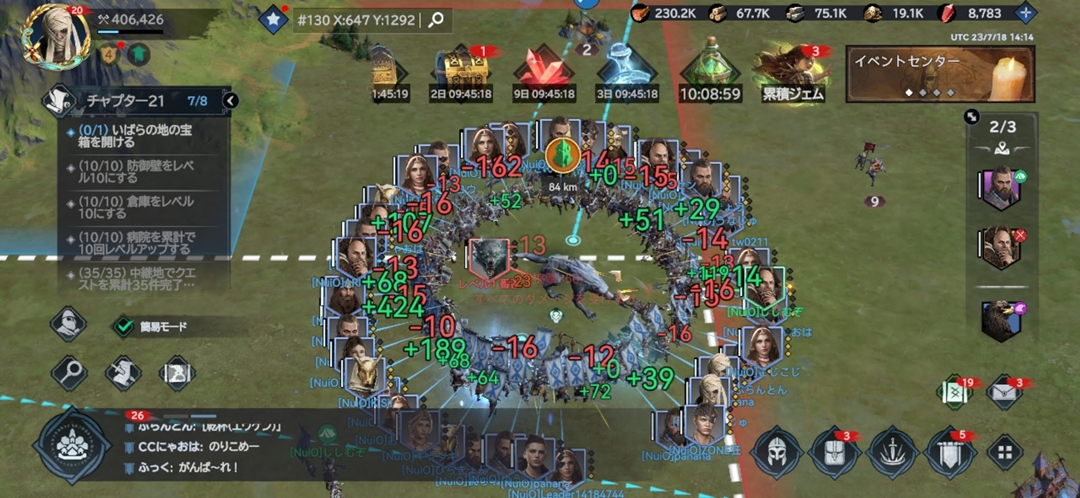Open the magnifying glass search tool
Screen dimensions: 1080x498
pyautogui.click(x=68, y=373)
